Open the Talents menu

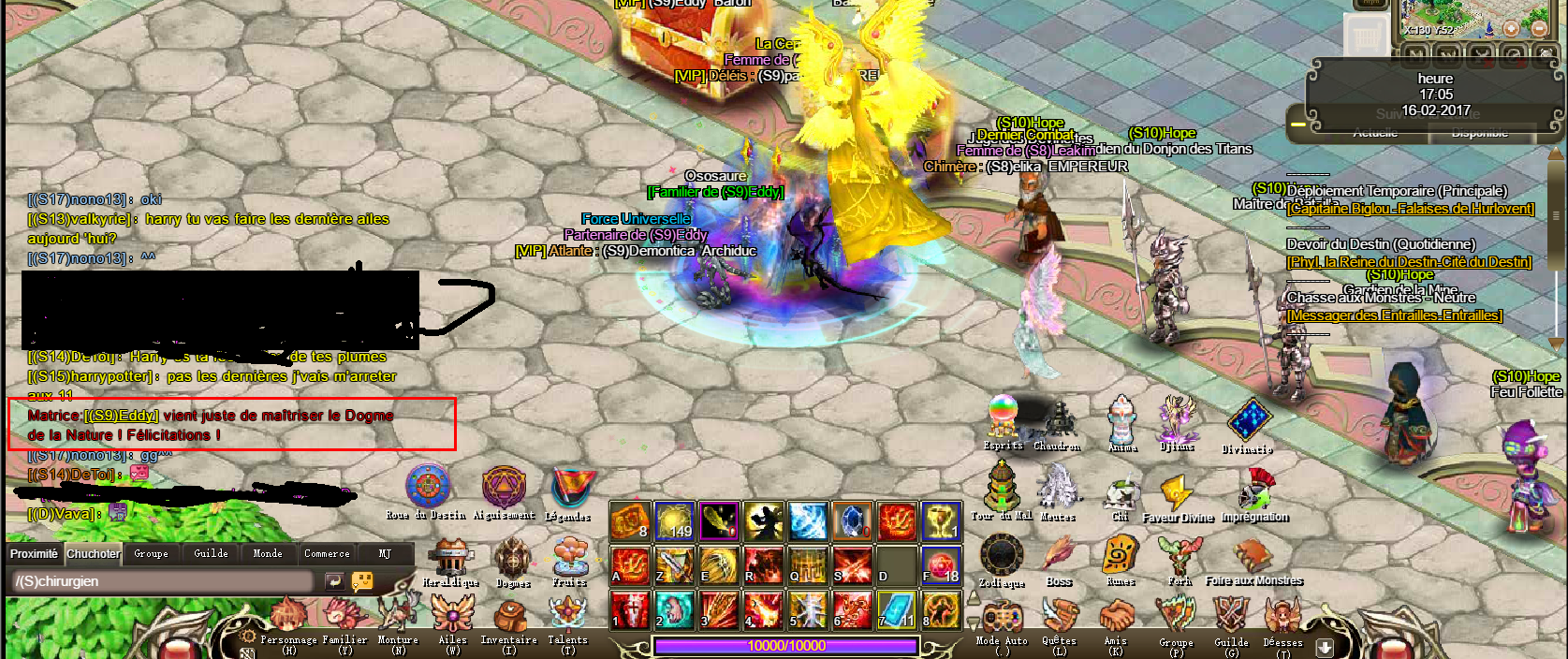pyautogui.click(x=567, y=618)
